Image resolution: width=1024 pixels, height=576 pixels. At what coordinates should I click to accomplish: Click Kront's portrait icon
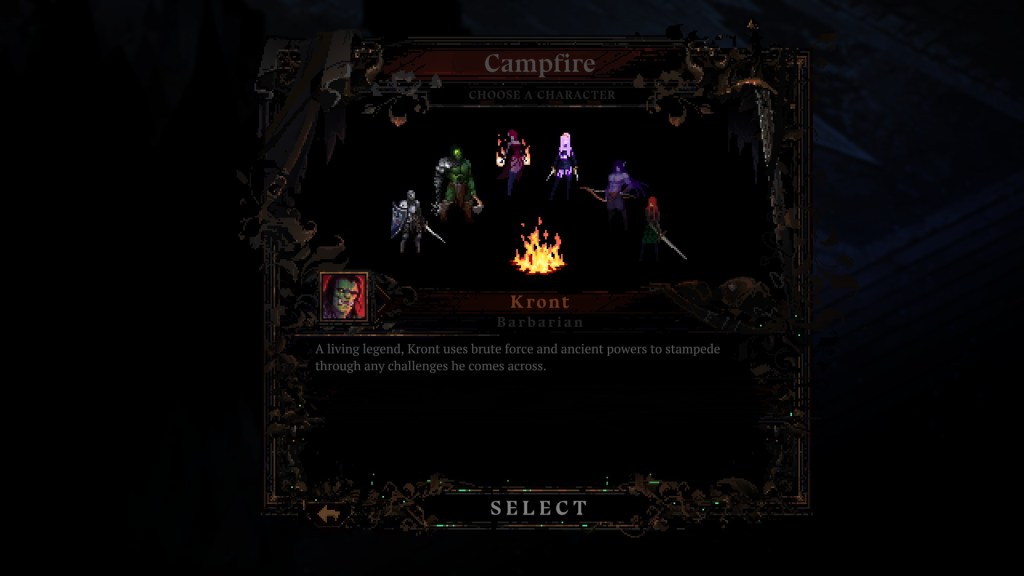point(343,296)
